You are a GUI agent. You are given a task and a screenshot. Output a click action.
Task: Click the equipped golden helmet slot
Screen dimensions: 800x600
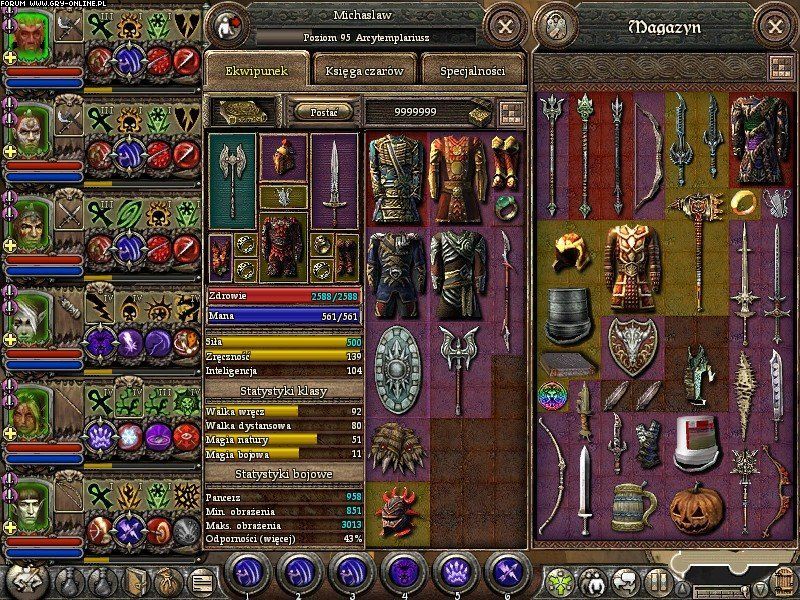point(283,155)
